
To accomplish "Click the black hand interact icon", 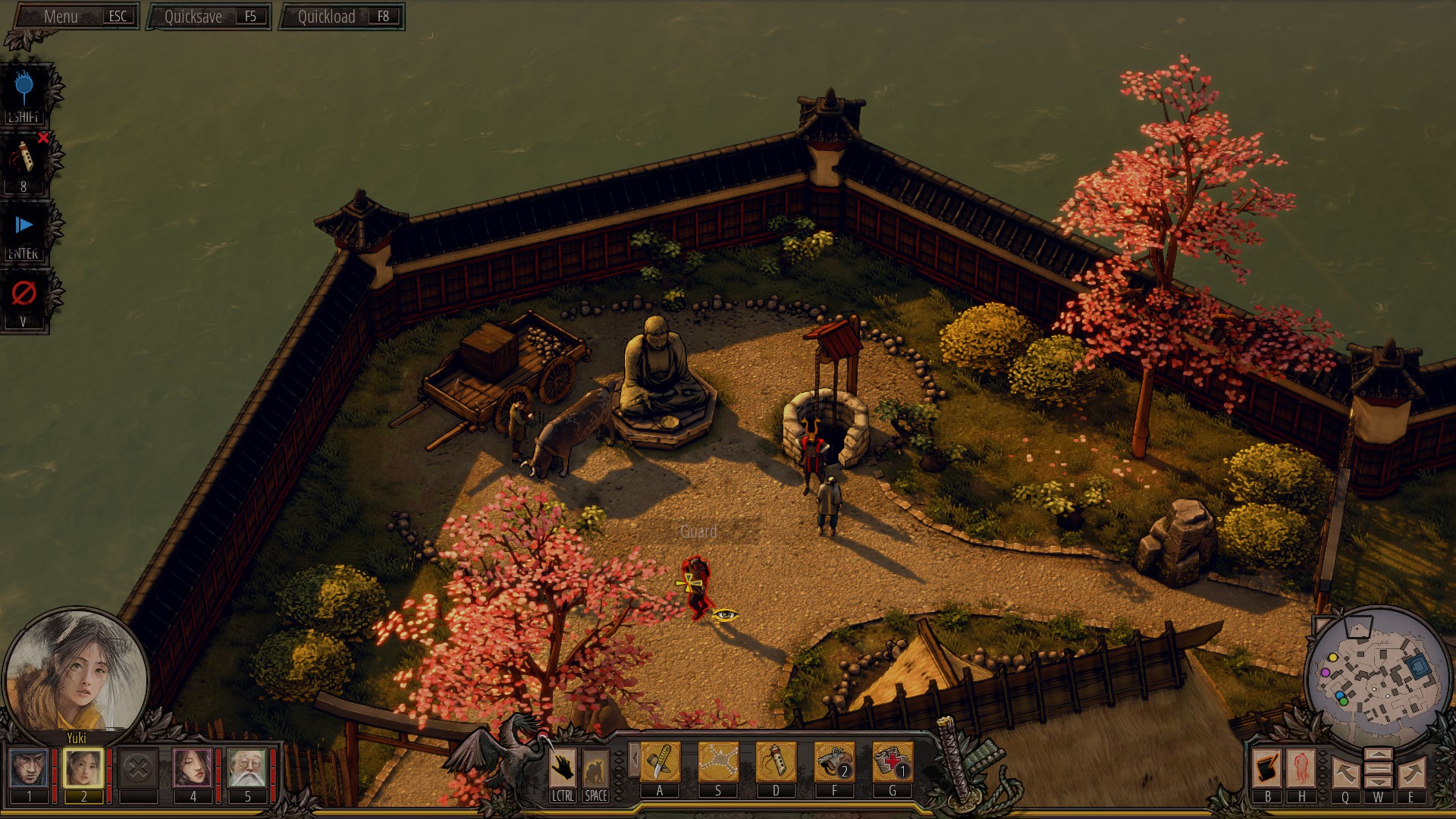I will click(x=563, y=767).
